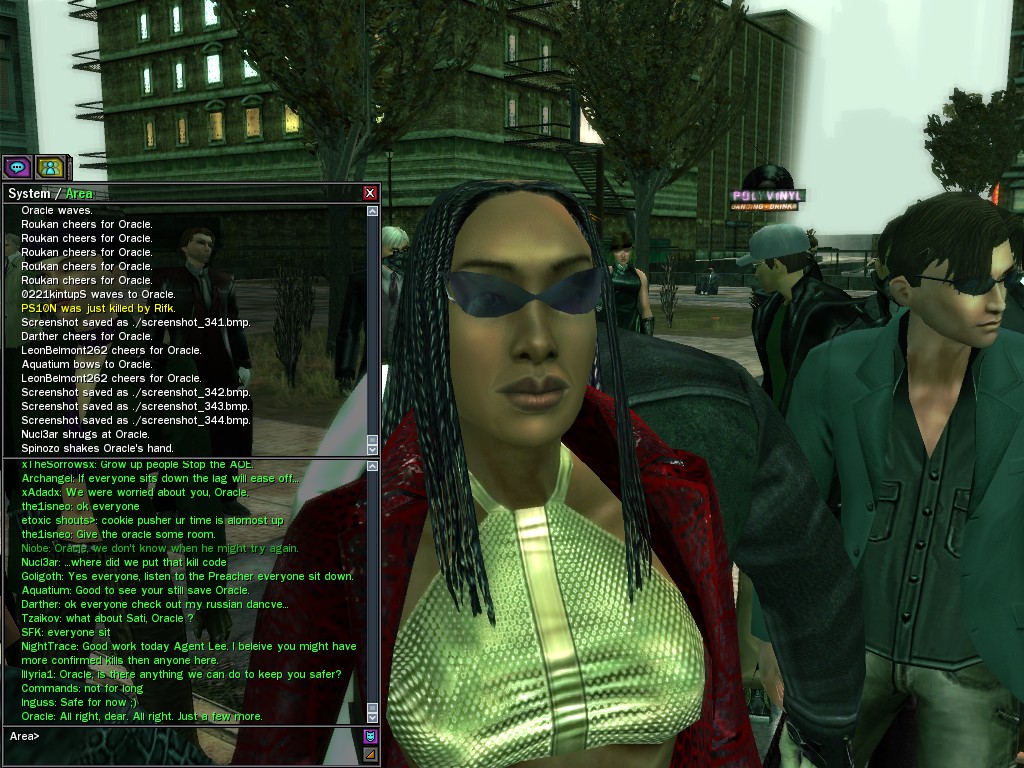Screen dimensions: 1024x768
Task: Select the System chat tab label
Action: [28, 193]
